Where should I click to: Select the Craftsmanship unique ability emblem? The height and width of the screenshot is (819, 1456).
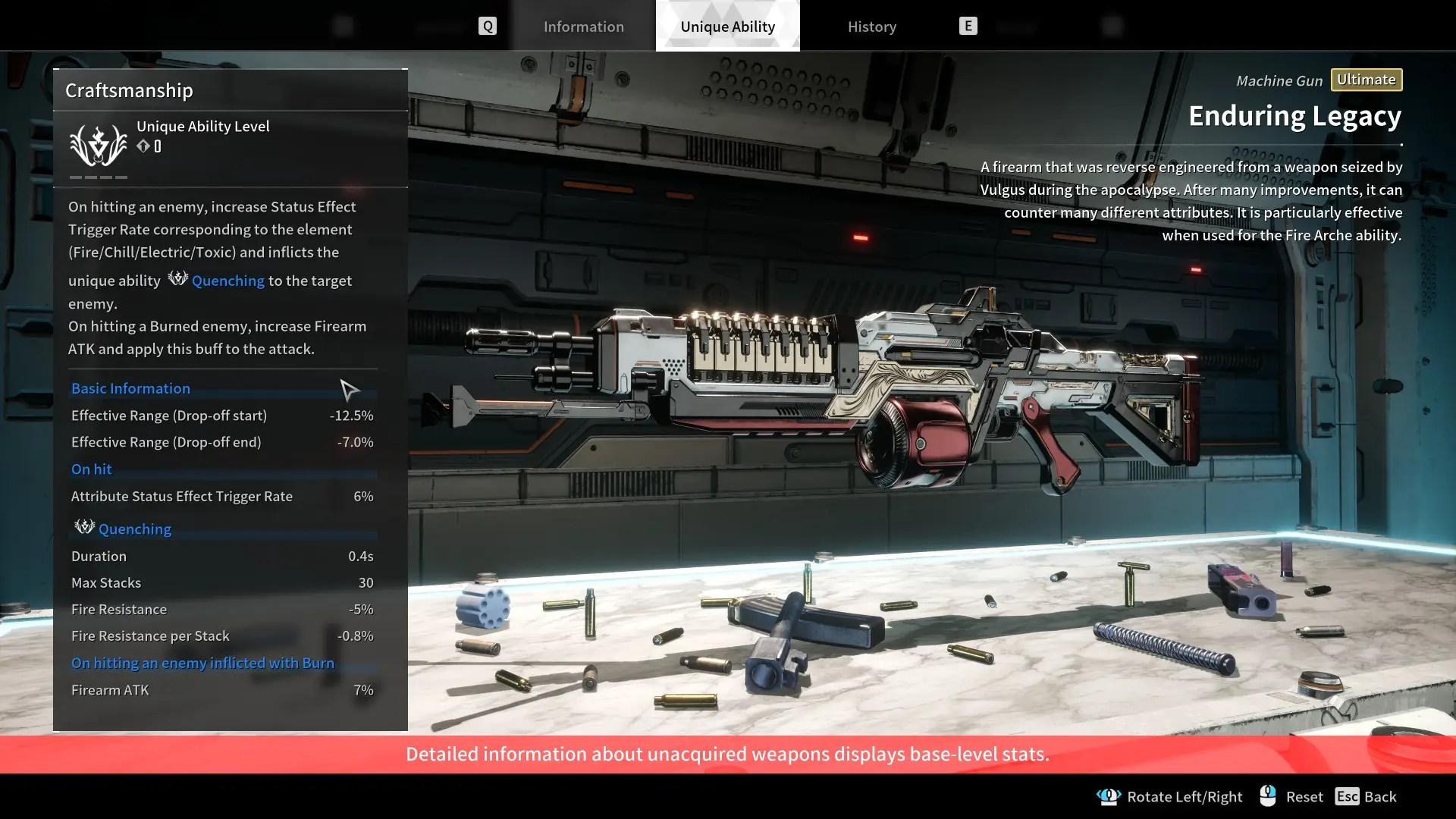[x=97, y=144]
